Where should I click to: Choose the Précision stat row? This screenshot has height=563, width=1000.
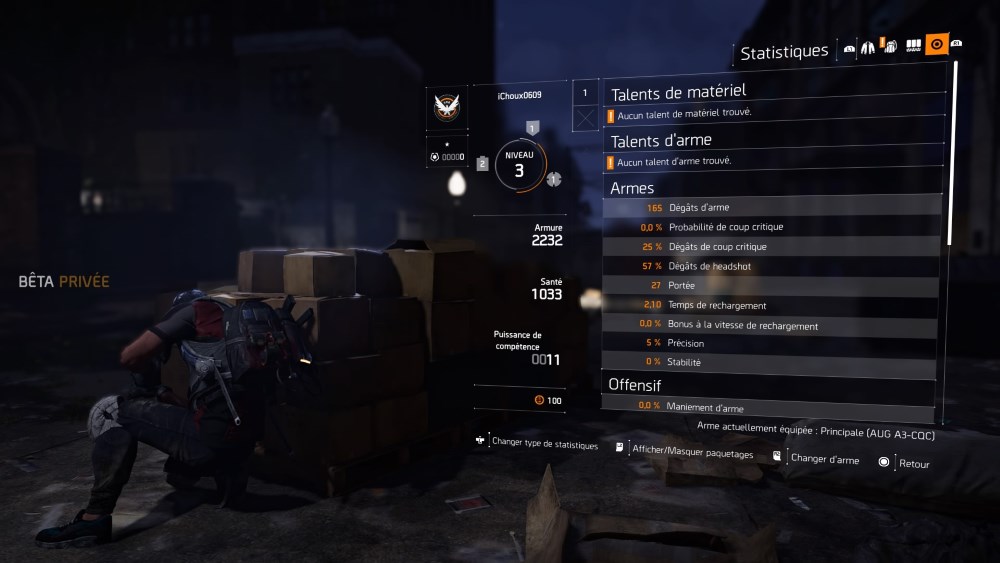click(x=772, y=344)
